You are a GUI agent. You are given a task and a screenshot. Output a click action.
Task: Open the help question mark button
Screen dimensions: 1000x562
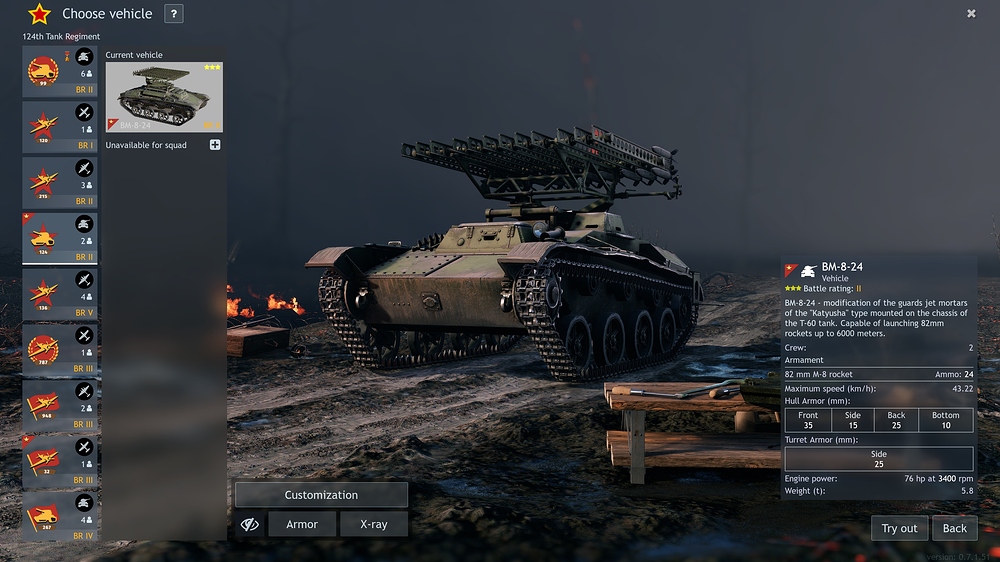click(x=174, y=14)
